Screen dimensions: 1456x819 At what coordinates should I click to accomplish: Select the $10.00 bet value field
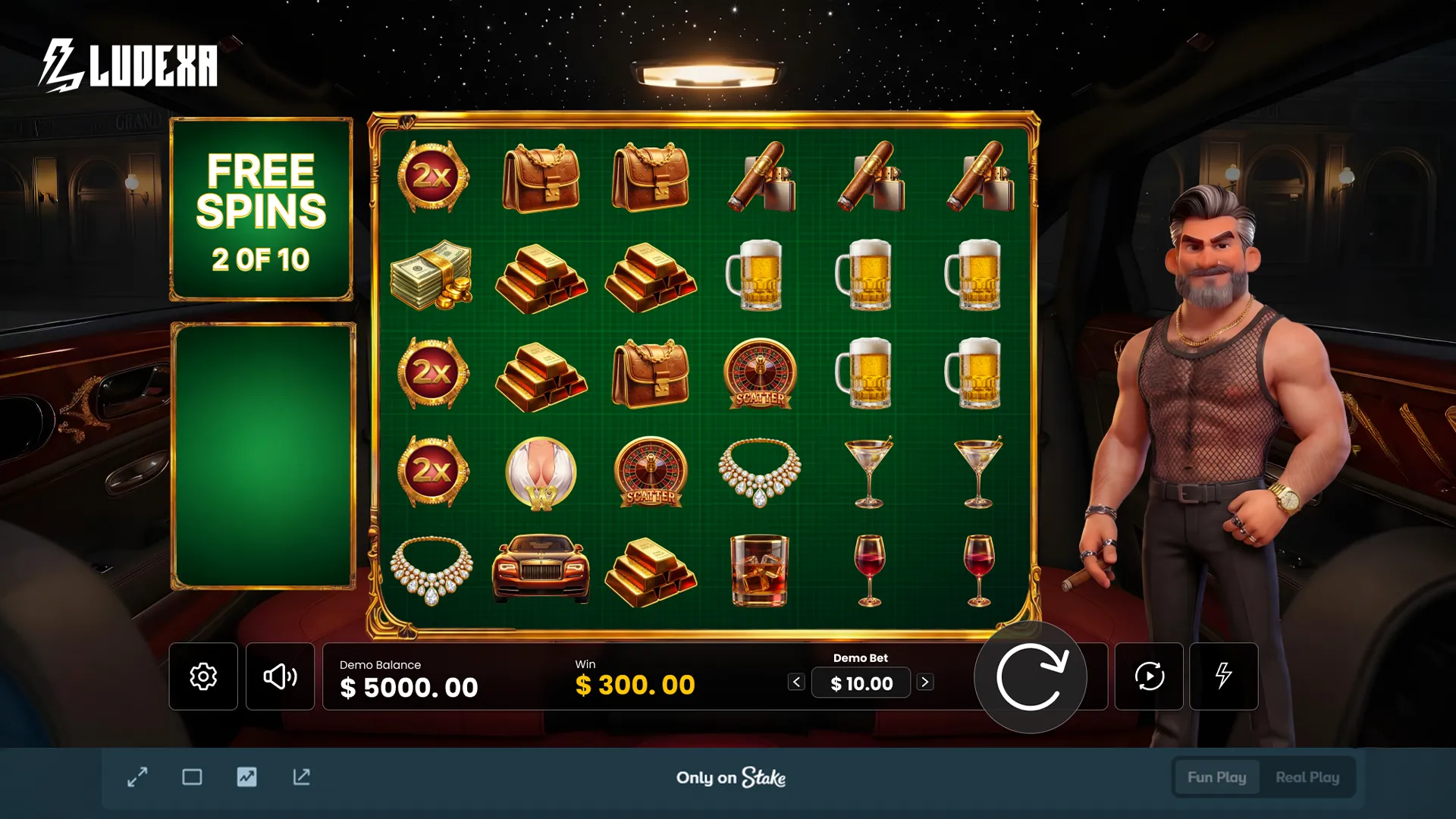(861, 682)
